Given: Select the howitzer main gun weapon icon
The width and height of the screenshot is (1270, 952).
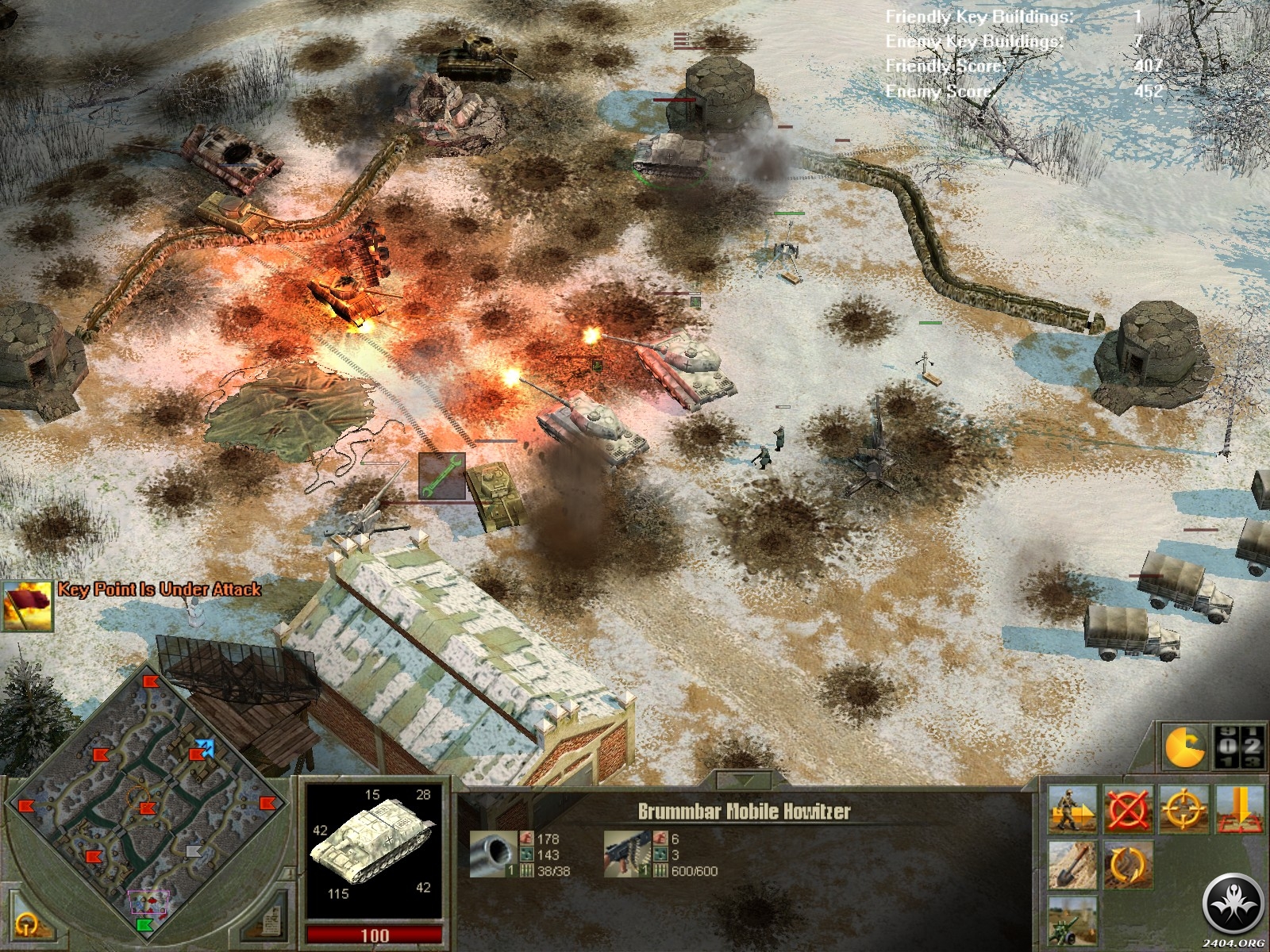Looking at the screenshot, I should 492,854.
